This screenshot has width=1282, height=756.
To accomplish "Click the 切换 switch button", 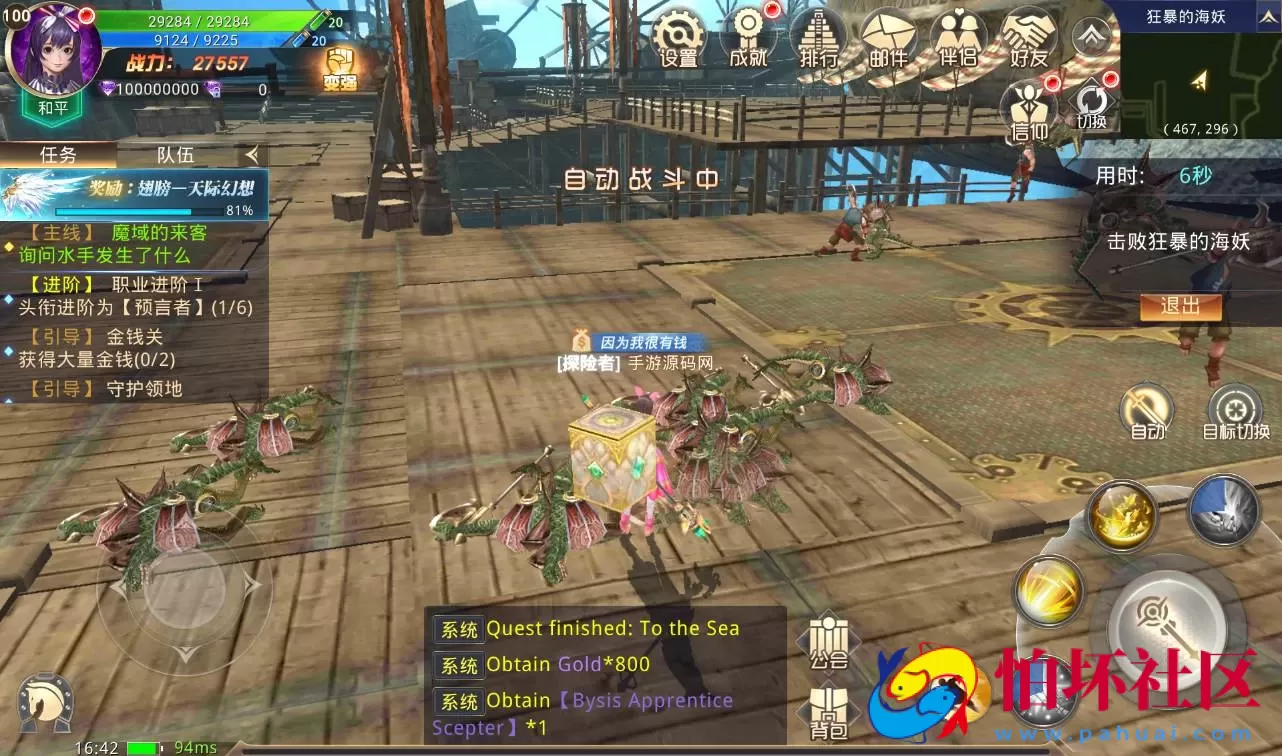I will (x=1092, y=105).
